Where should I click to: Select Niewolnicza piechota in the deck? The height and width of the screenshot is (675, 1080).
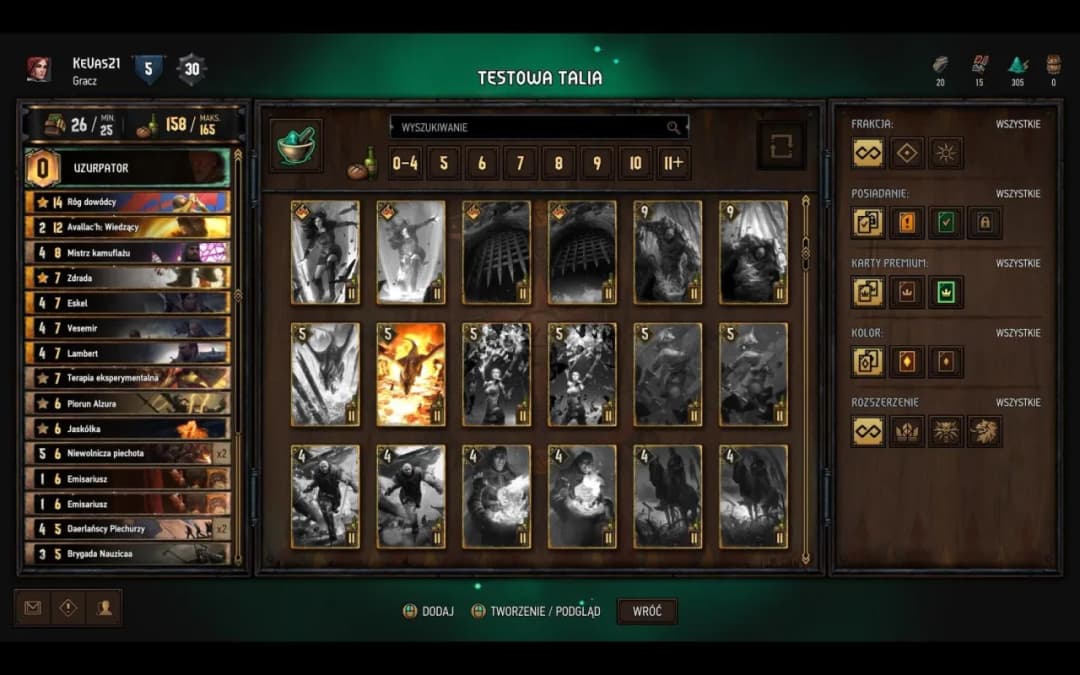tap(128, 453)
